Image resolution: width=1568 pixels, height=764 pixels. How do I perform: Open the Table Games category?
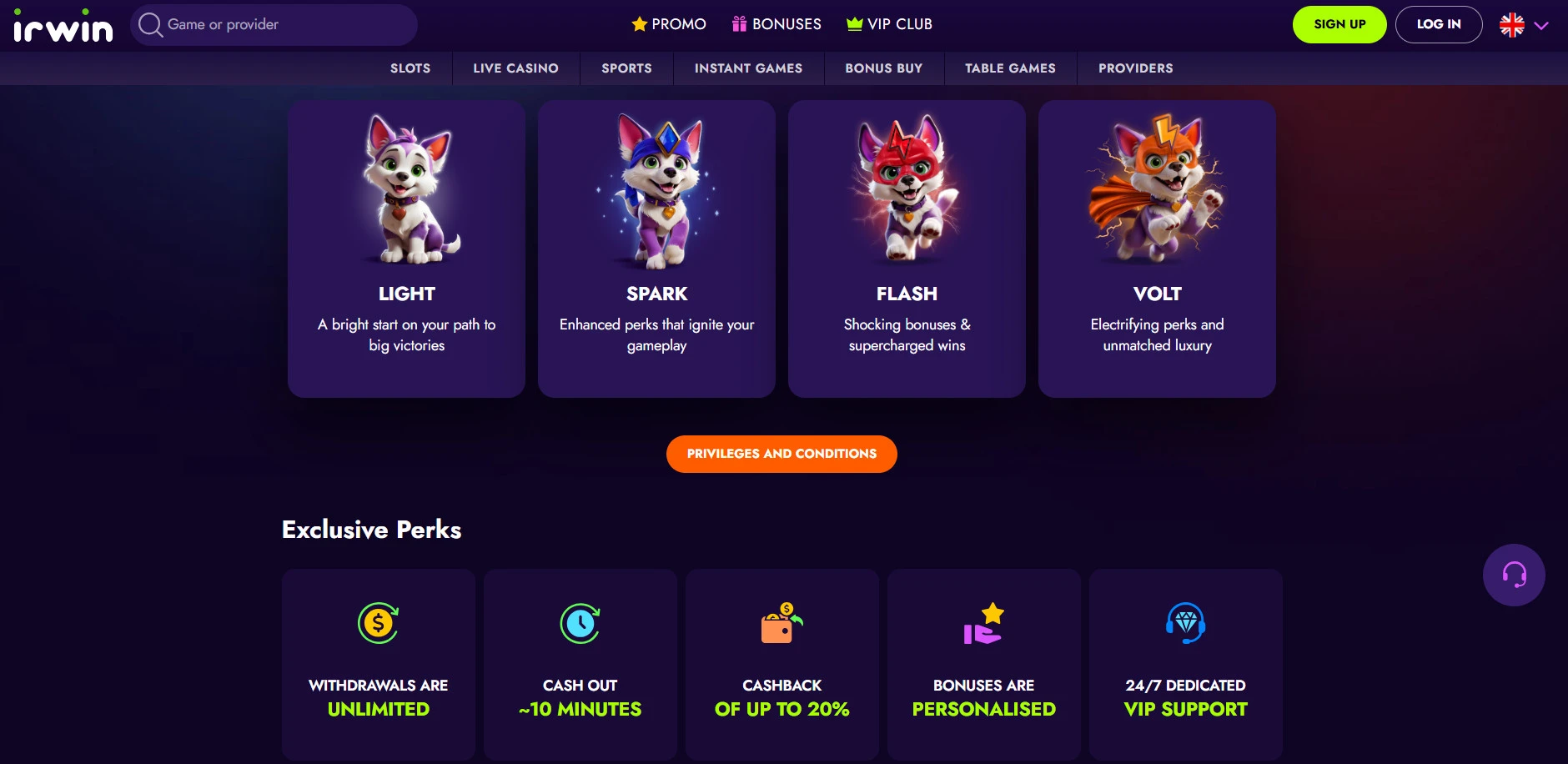(1010, 68)
